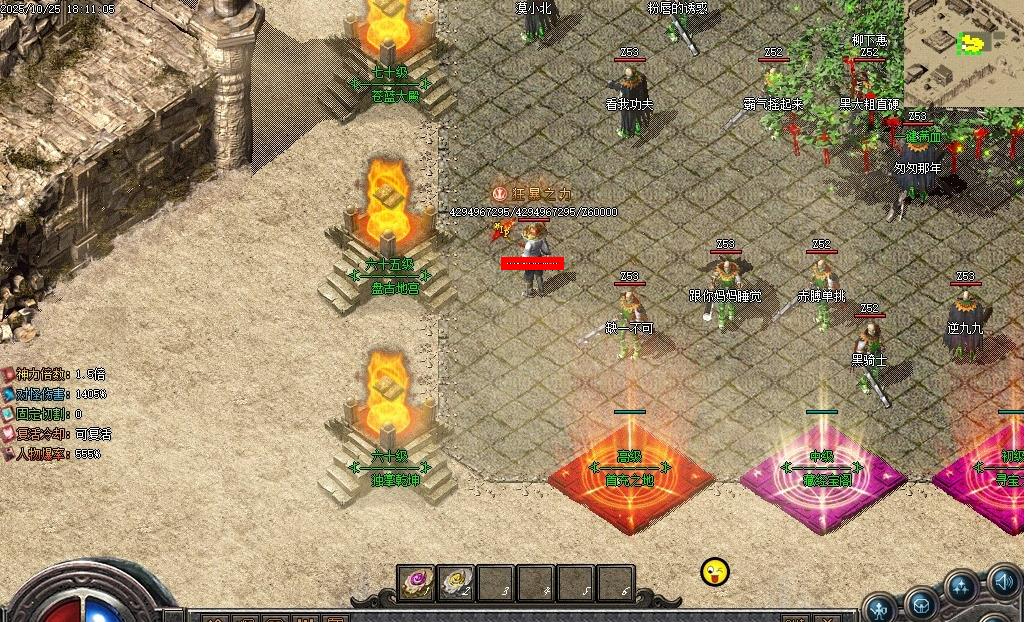Toggle sound with the speaker icon

[1003, 579]
